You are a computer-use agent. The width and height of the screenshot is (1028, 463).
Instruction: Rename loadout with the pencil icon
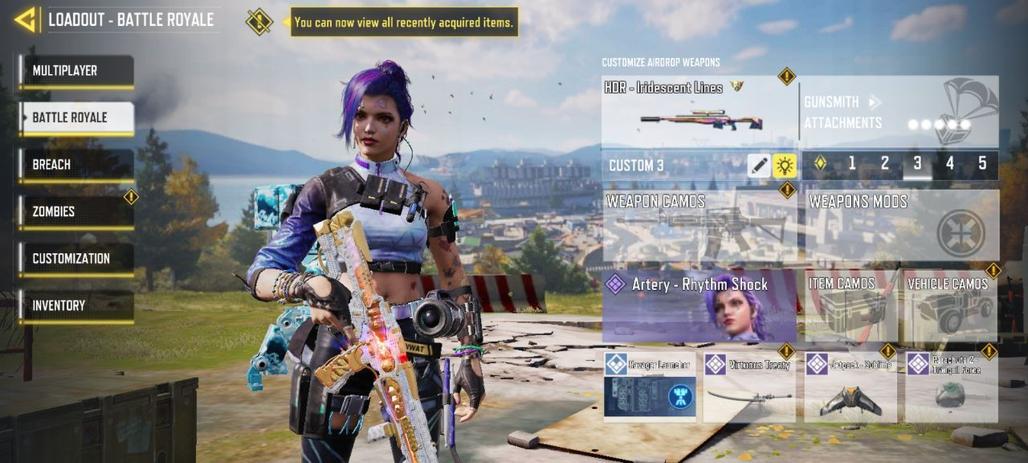pyautogui.click(x=759, y=165)
